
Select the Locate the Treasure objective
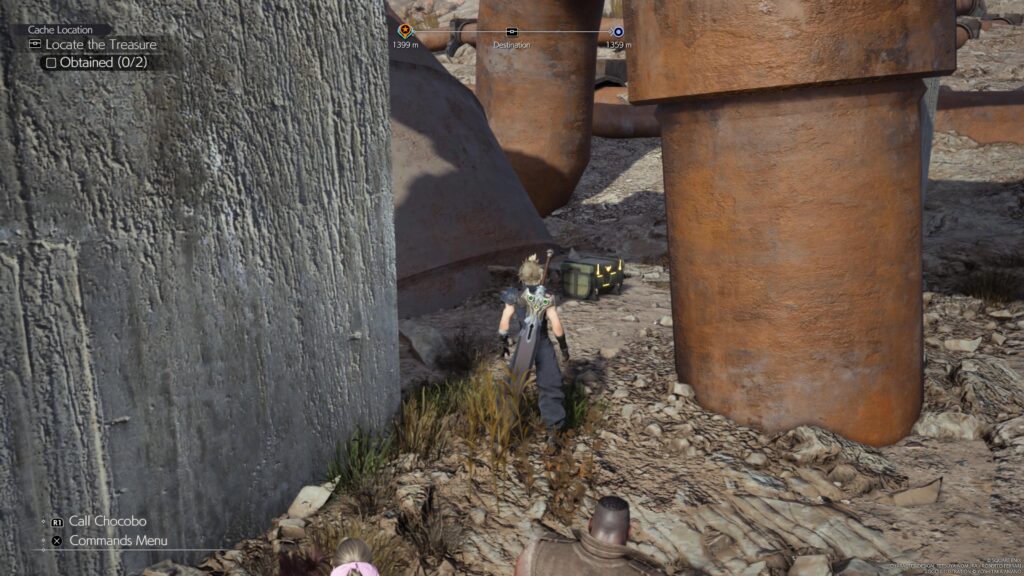click(x=100, y=45)
